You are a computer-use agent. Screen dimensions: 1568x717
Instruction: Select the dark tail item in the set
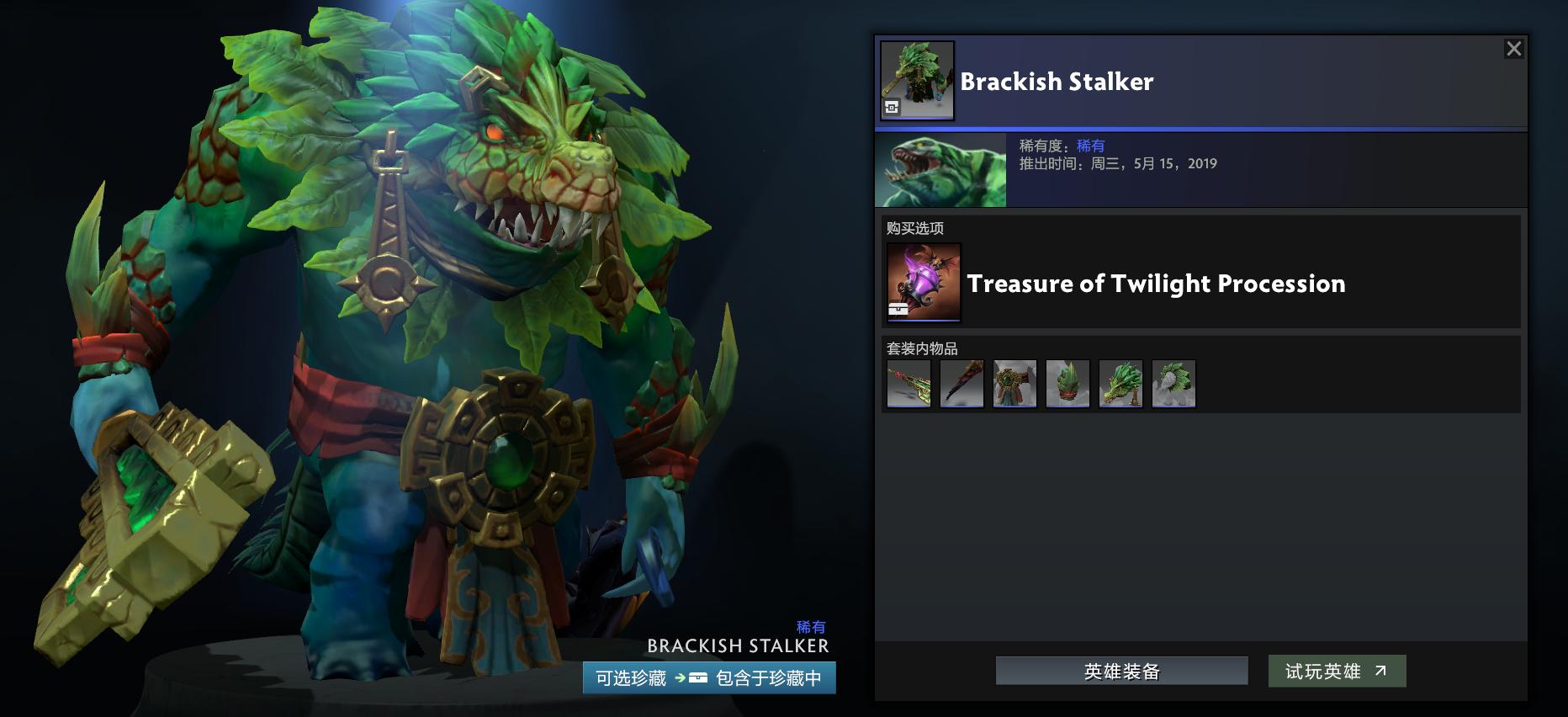(962, 383)
